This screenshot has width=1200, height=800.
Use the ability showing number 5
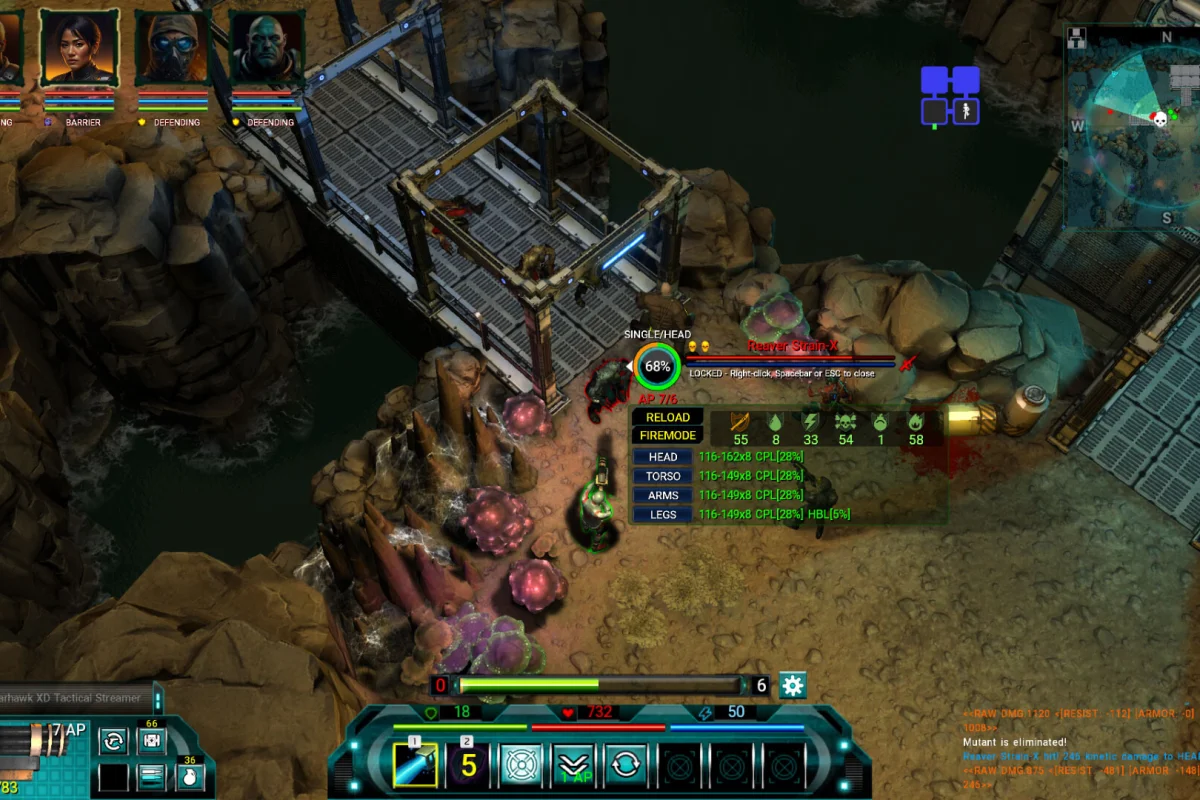[x=467, y=765]
